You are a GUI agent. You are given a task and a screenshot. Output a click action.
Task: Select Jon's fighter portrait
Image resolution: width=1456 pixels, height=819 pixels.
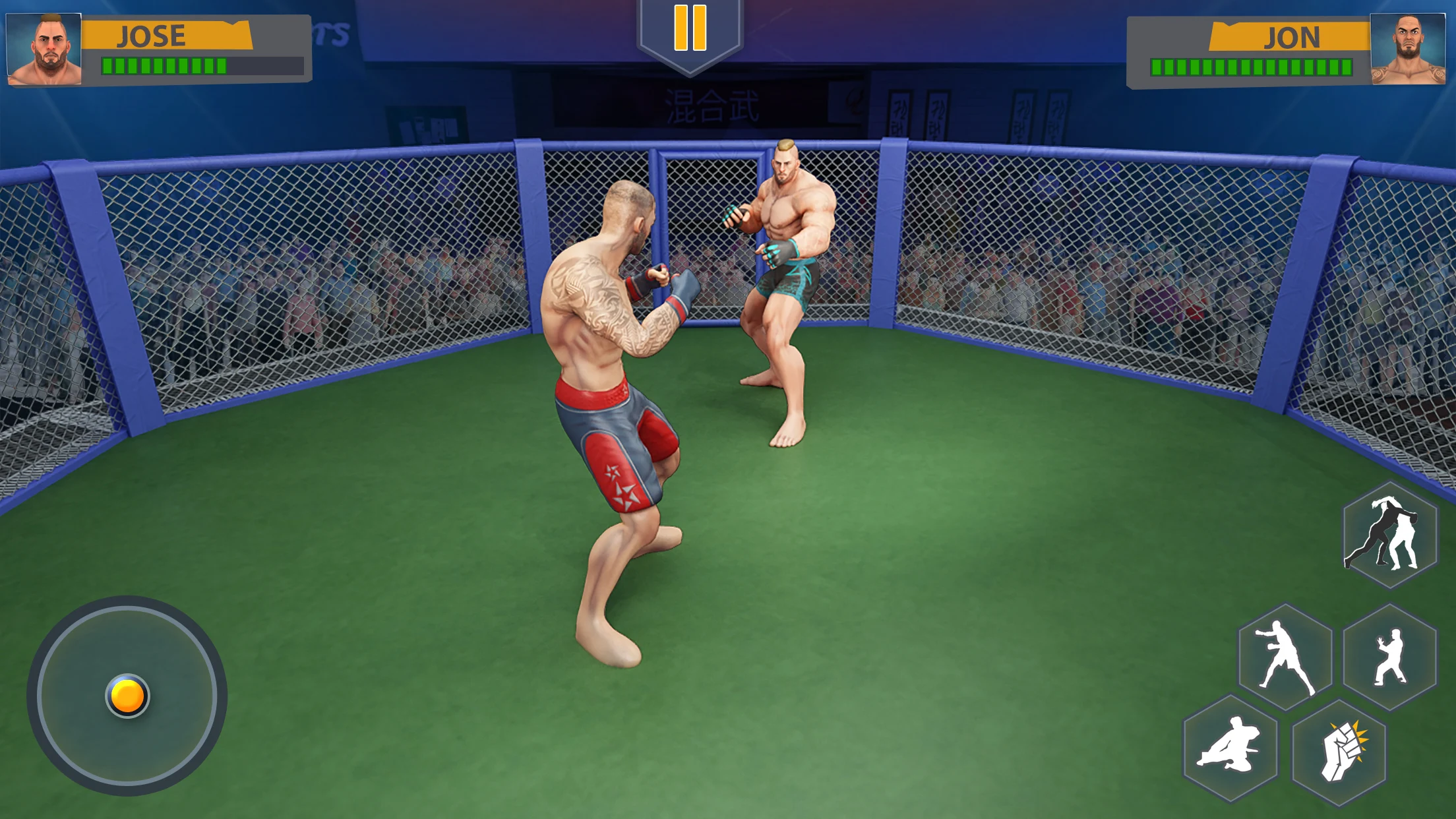point(1407,49)
